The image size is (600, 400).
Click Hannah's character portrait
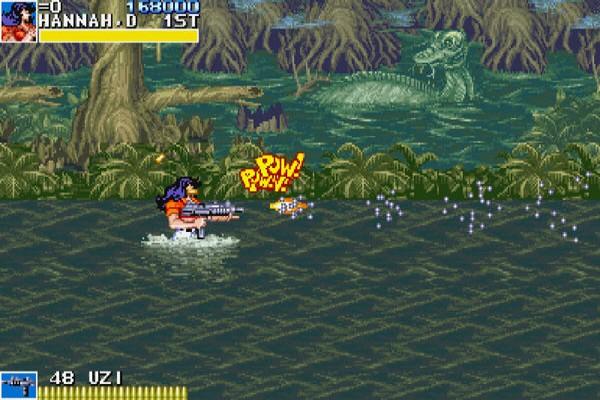click(x=18, y=21)
